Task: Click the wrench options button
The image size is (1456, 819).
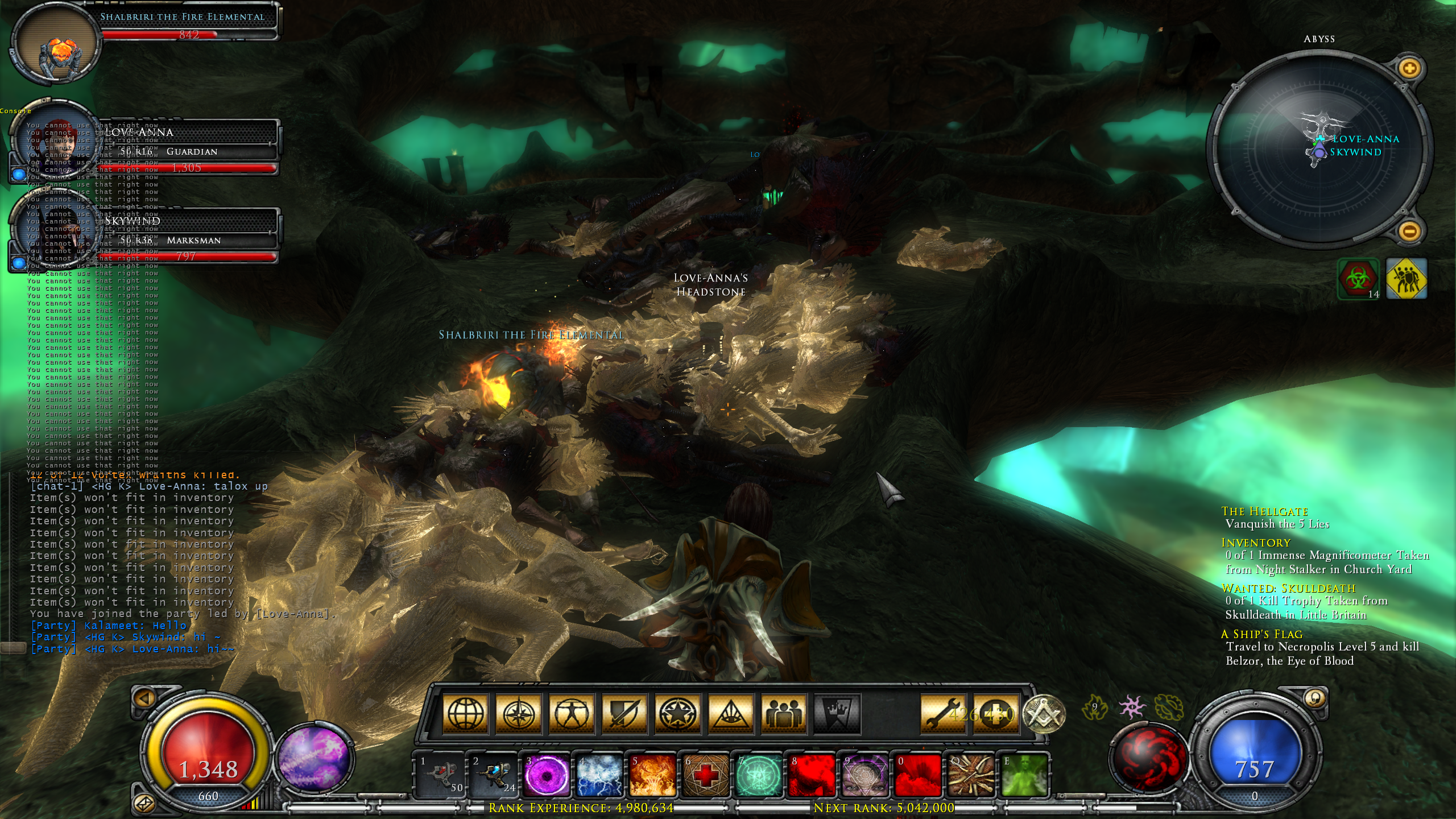Action: click(942, 713)
